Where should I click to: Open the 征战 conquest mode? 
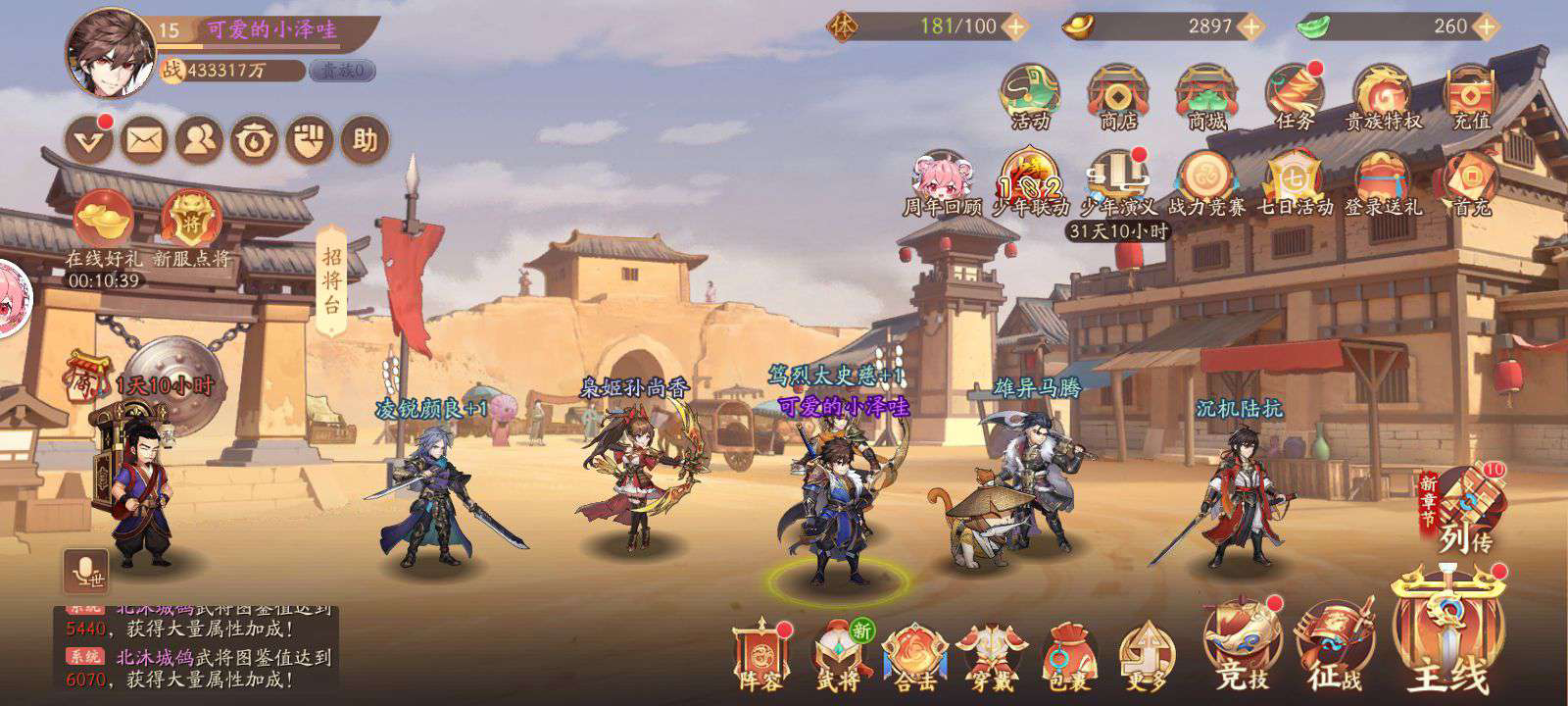click(1335, 645)
